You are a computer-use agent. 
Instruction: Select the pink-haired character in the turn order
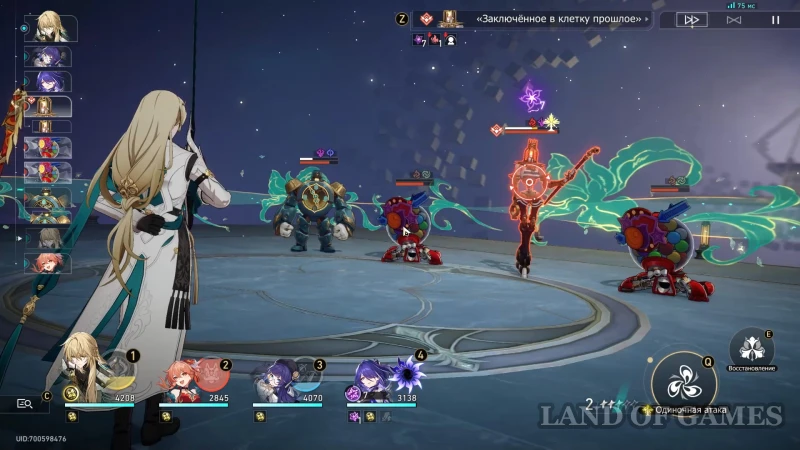pyautogui.click(x=49, y=263)
